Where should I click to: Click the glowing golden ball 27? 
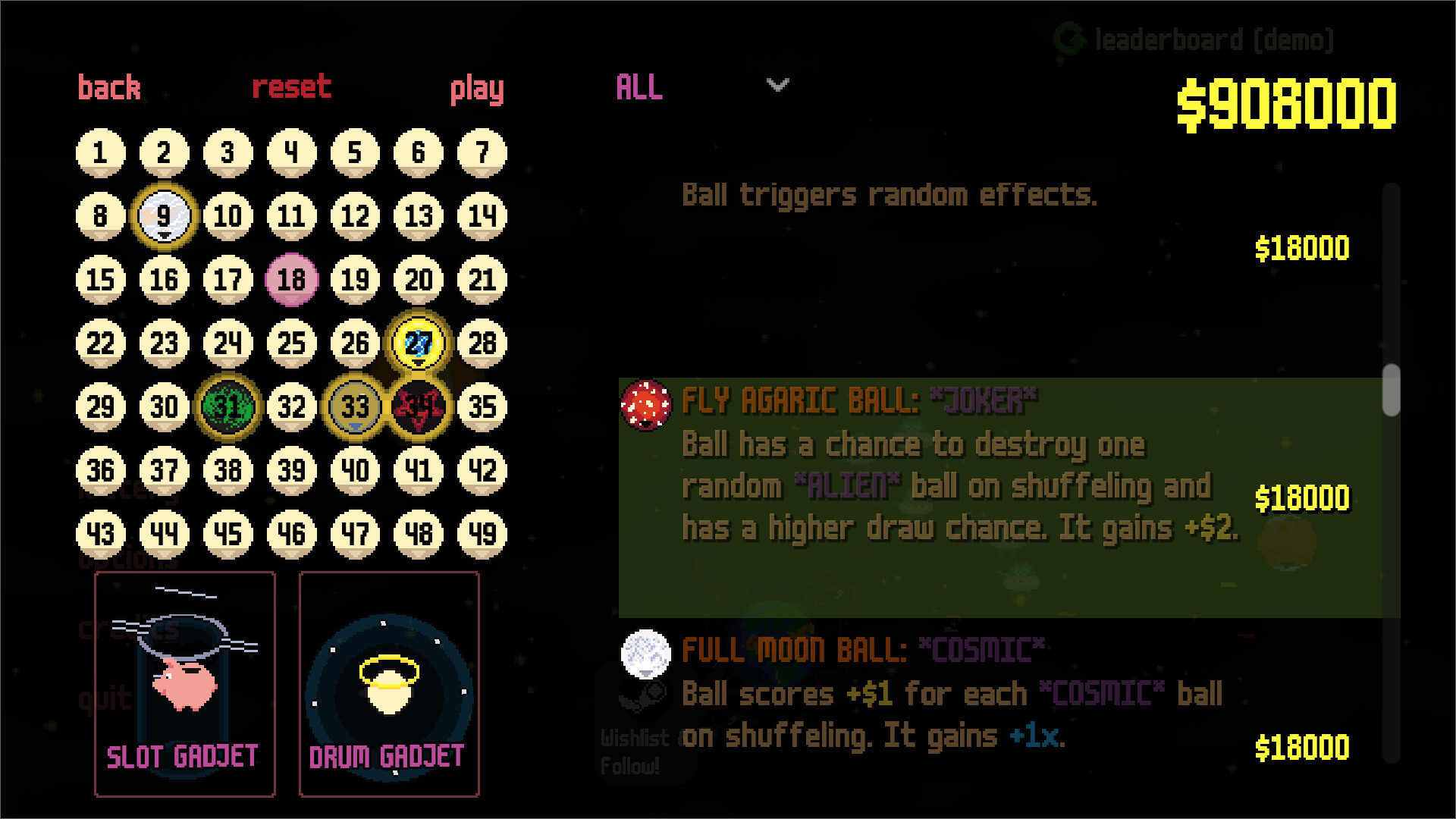coord(419,343)
